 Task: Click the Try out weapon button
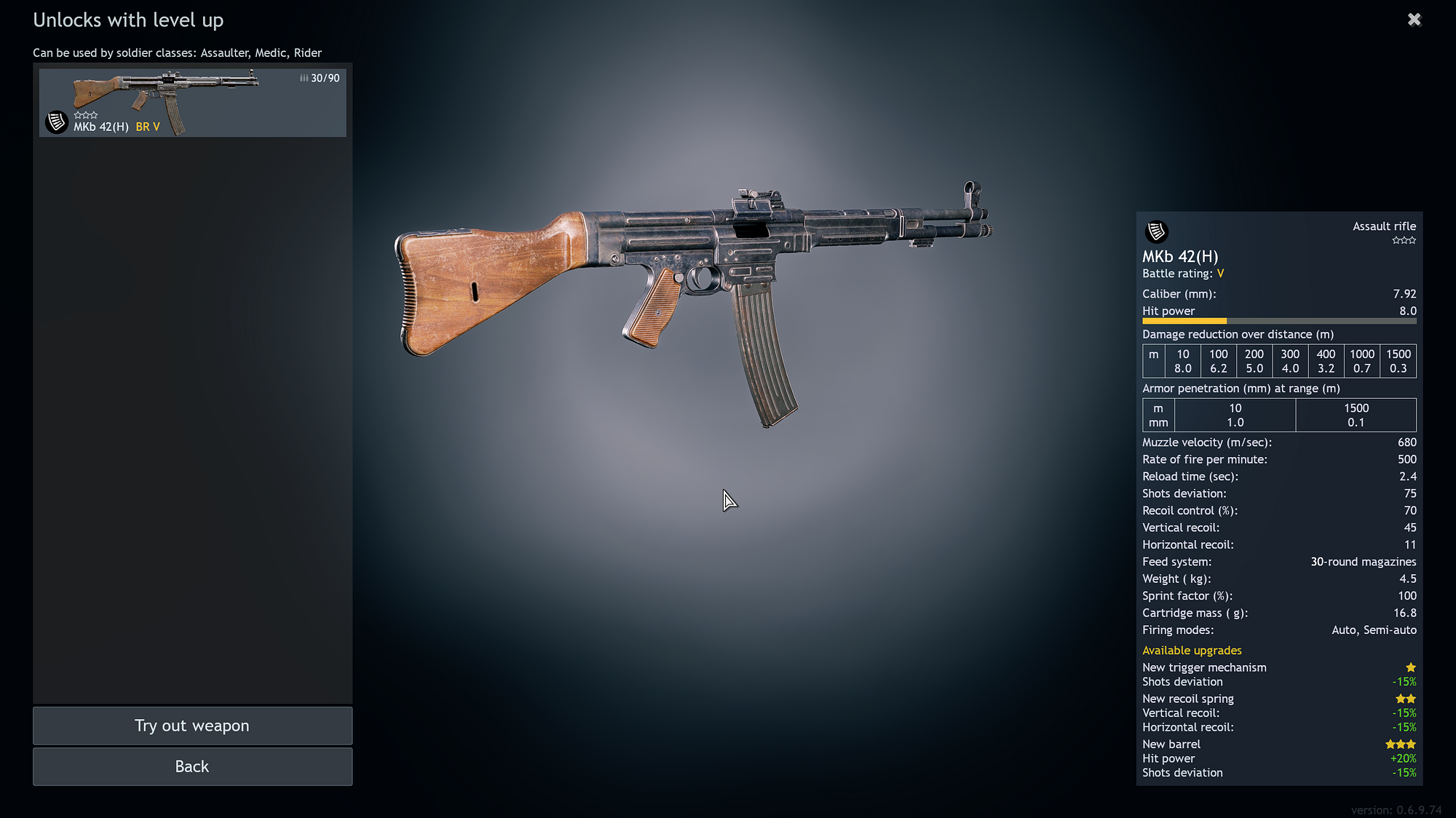click(191, 726)
